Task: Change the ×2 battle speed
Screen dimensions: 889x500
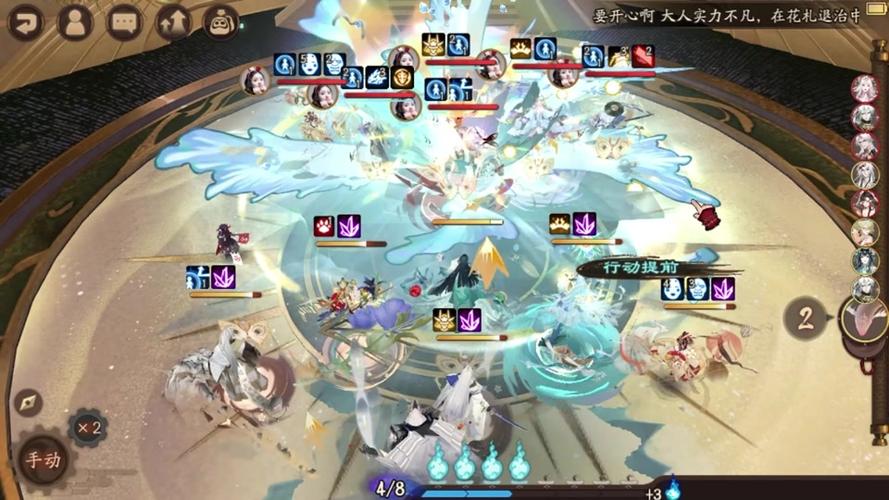Action: click(87, 428)
